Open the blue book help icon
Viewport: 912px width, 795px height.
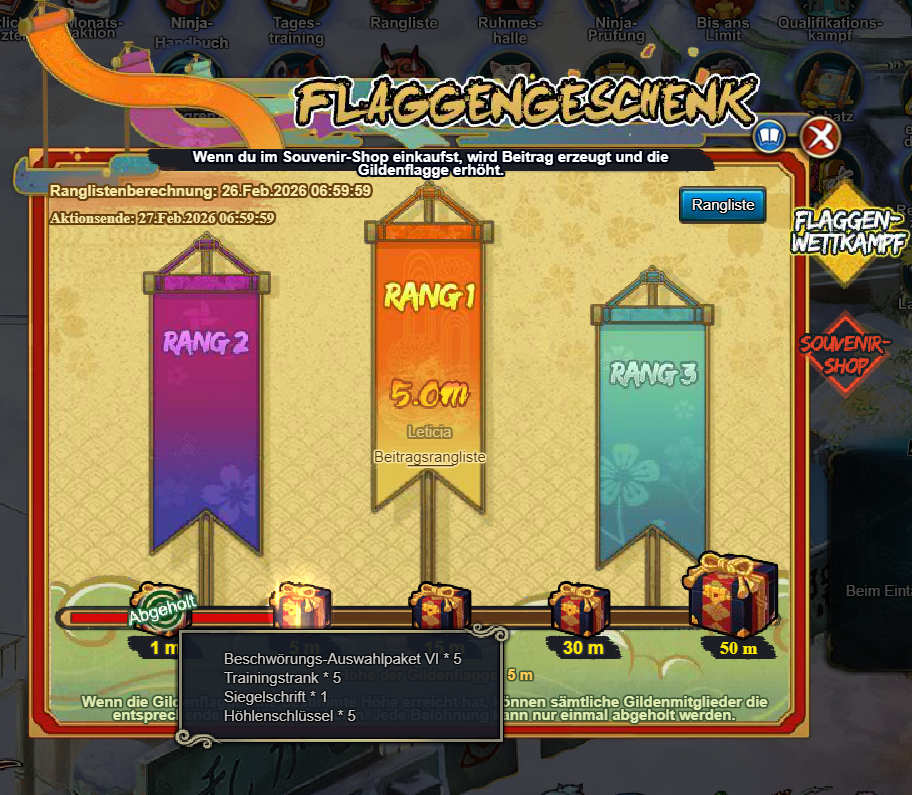tap(769, 136)
